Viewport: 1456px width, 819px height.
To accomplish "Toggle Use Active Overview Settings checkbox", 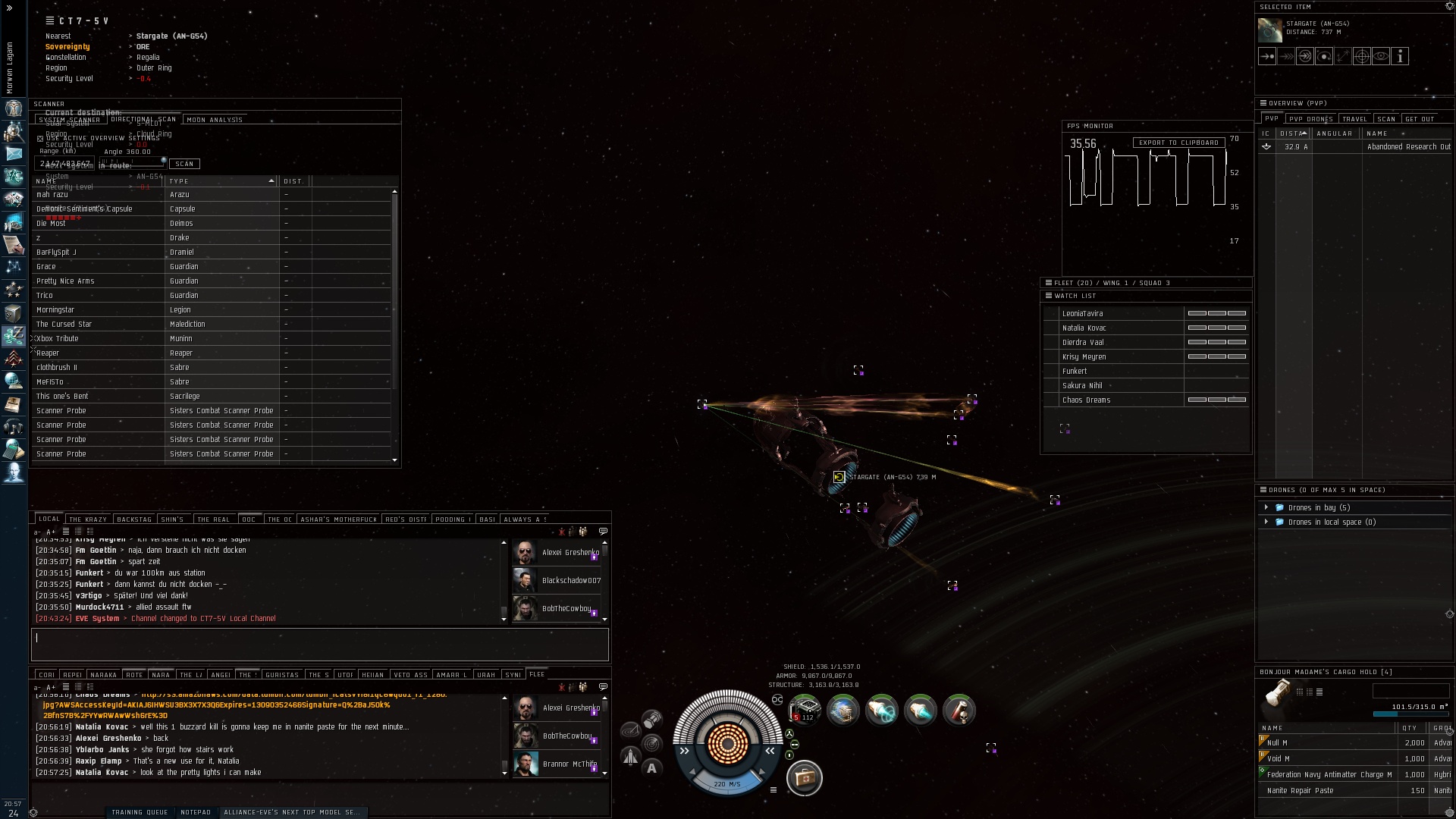I will (x=40, y=139).
